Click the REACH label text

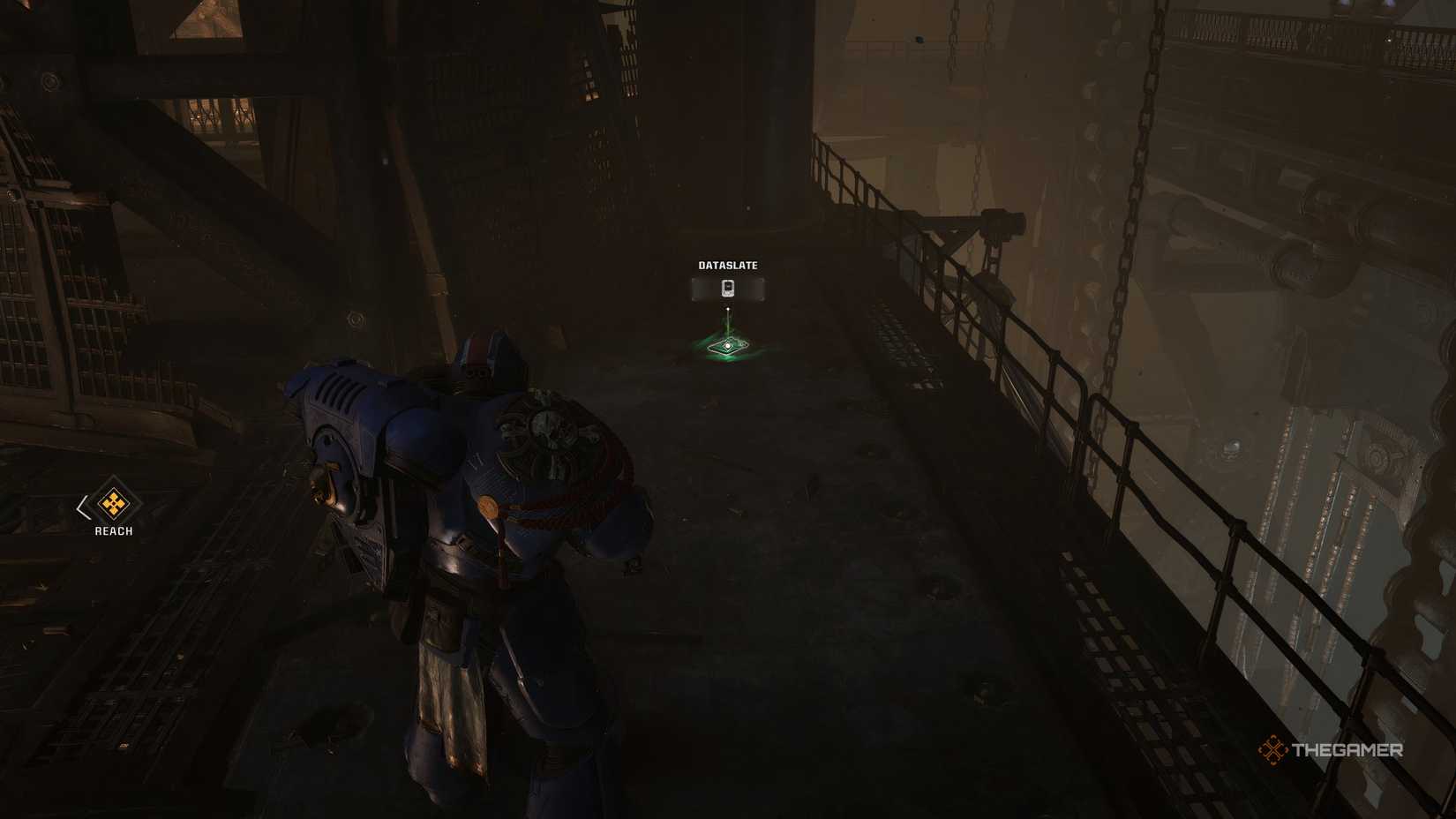[112, 530]
